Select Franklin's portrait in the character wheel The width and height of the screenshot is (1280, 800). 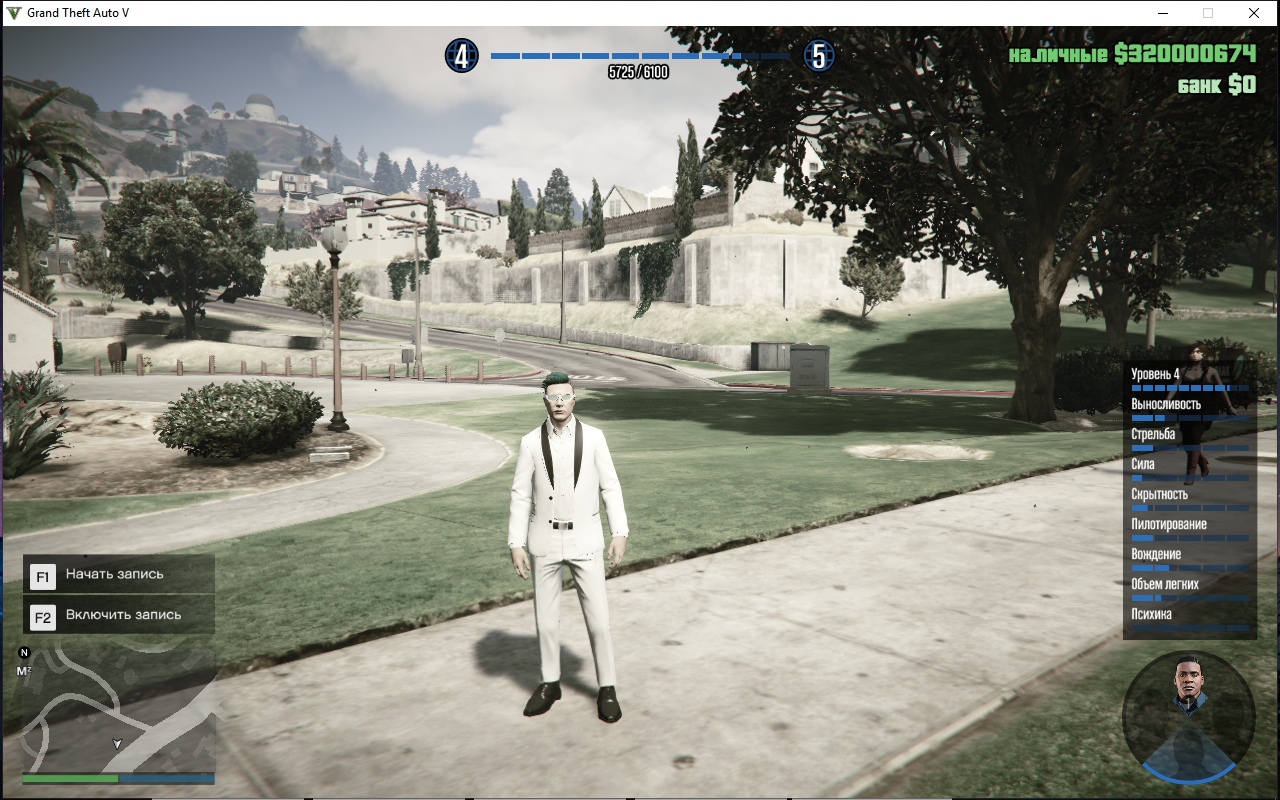[1188, 685]
